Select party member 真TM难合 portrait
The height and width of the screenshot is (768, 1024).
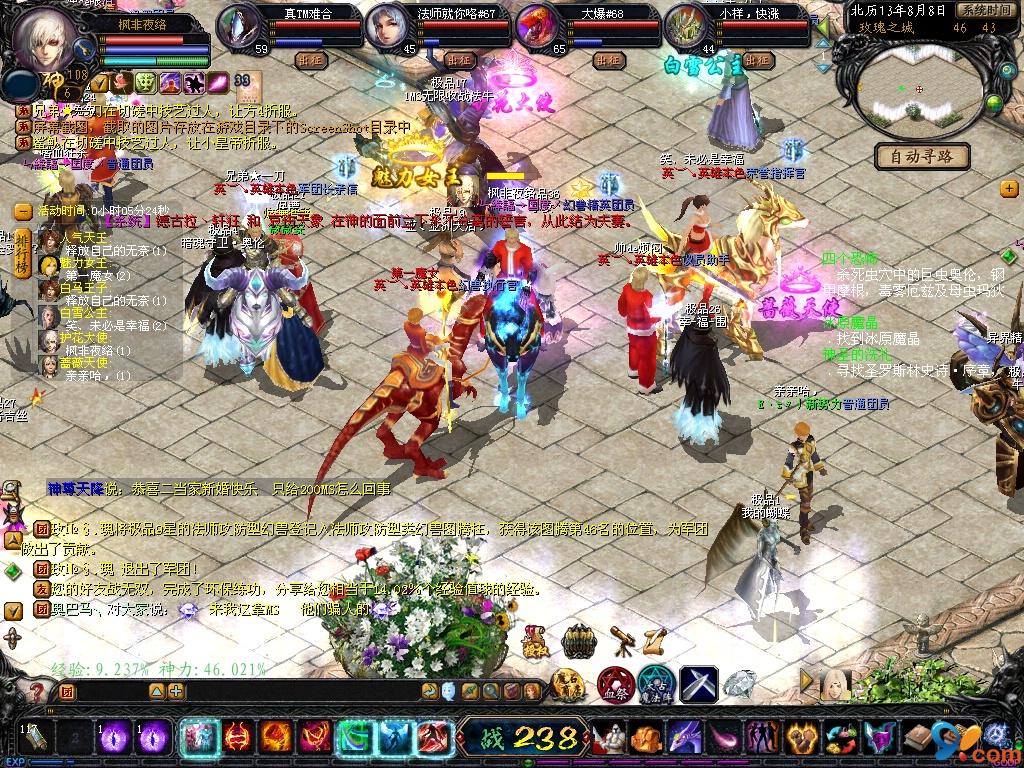240,28
